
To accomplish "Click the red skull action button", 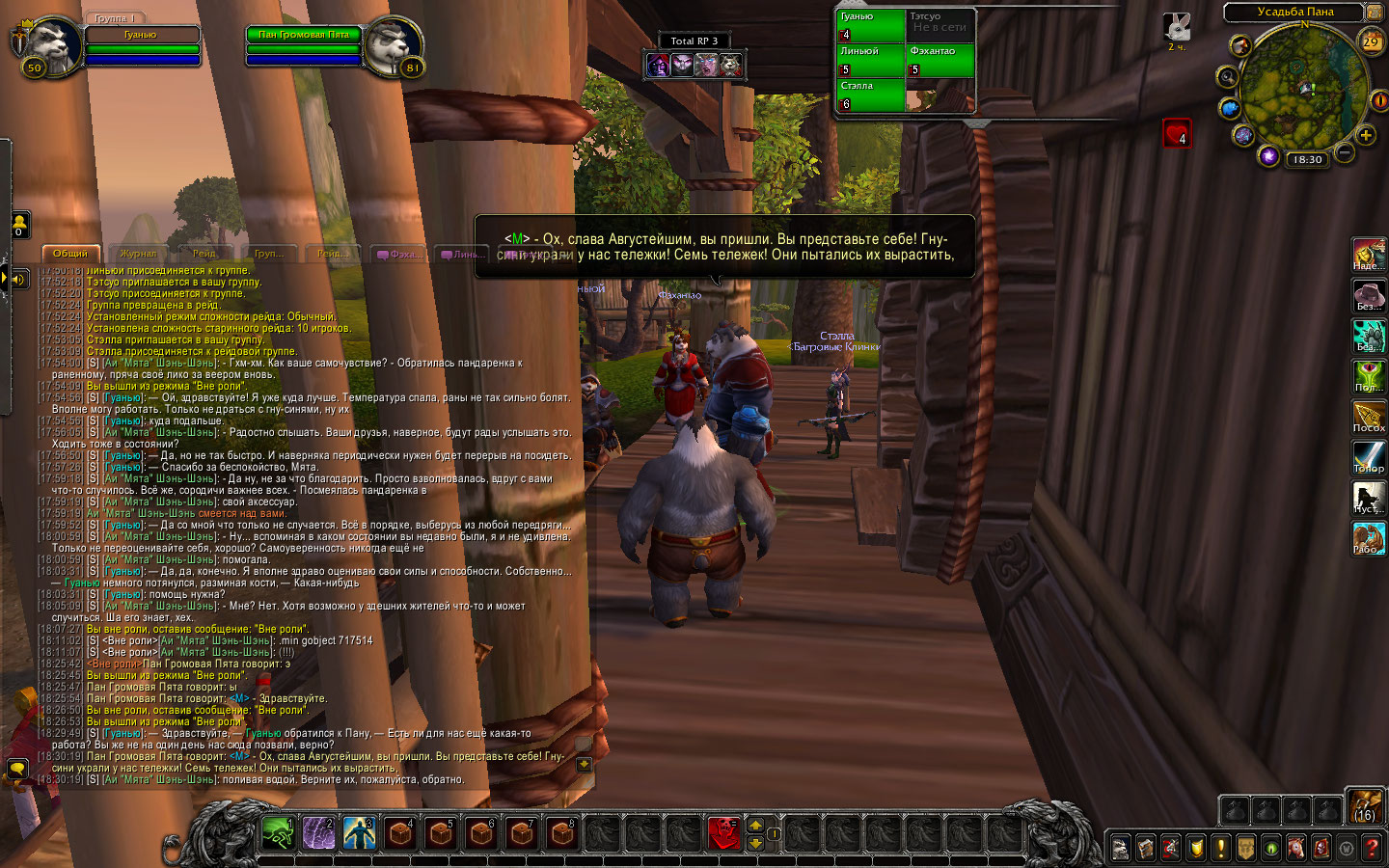I will [x=723, y=832].
